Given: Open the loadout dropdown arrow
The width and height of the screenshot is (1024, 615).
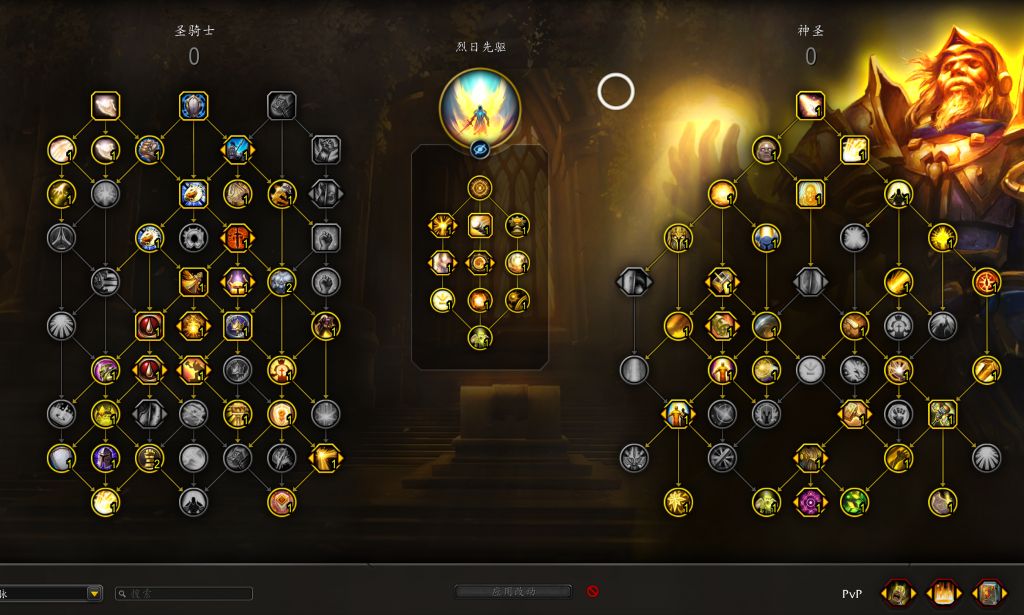Looking at the screenshot, I should [x=95, y=593].
